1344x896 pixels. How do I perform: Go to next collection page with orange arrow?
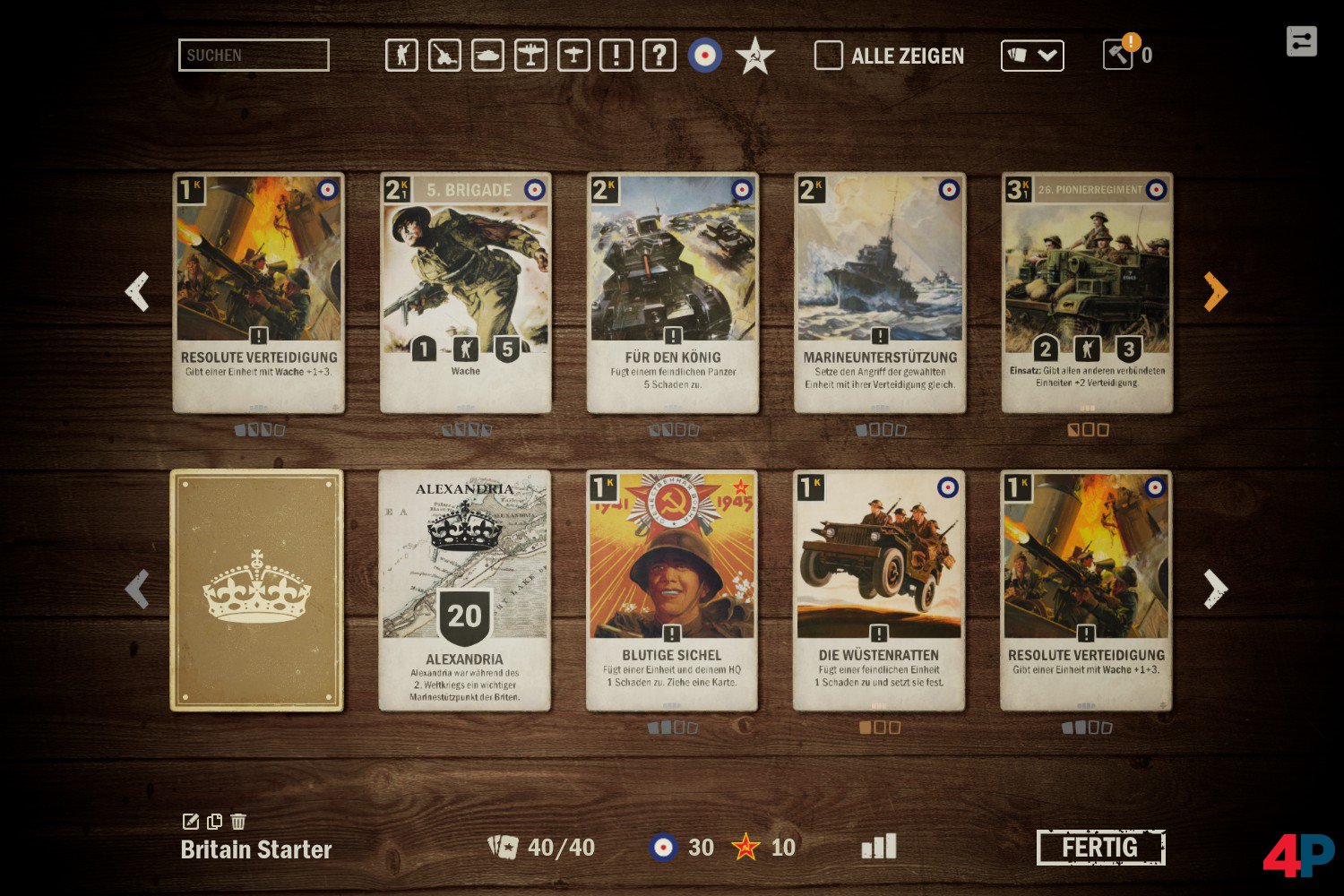tap(1215, 291)
